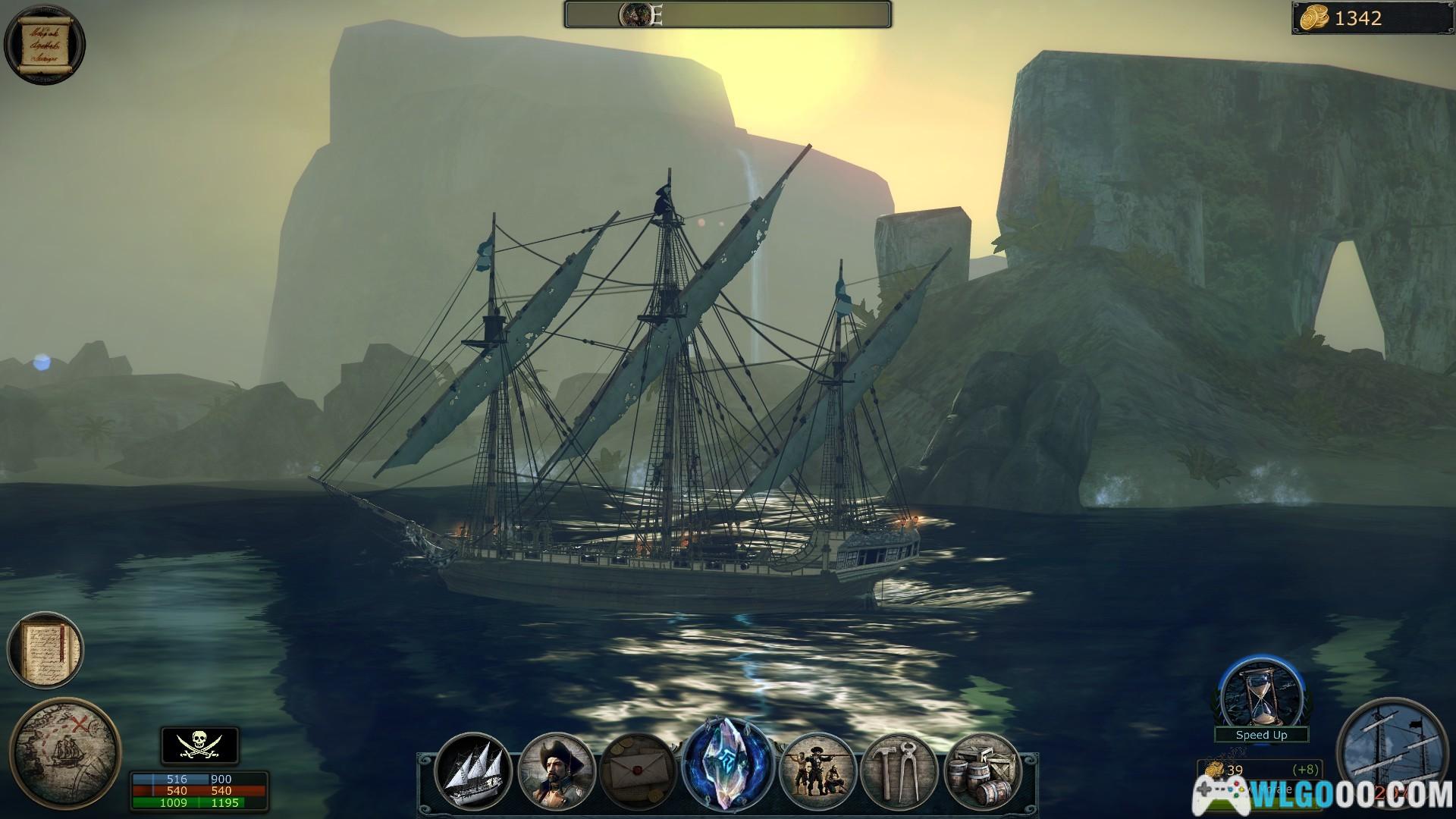Open the captain portrait screen
The image size is (1456, 819).
556,772
